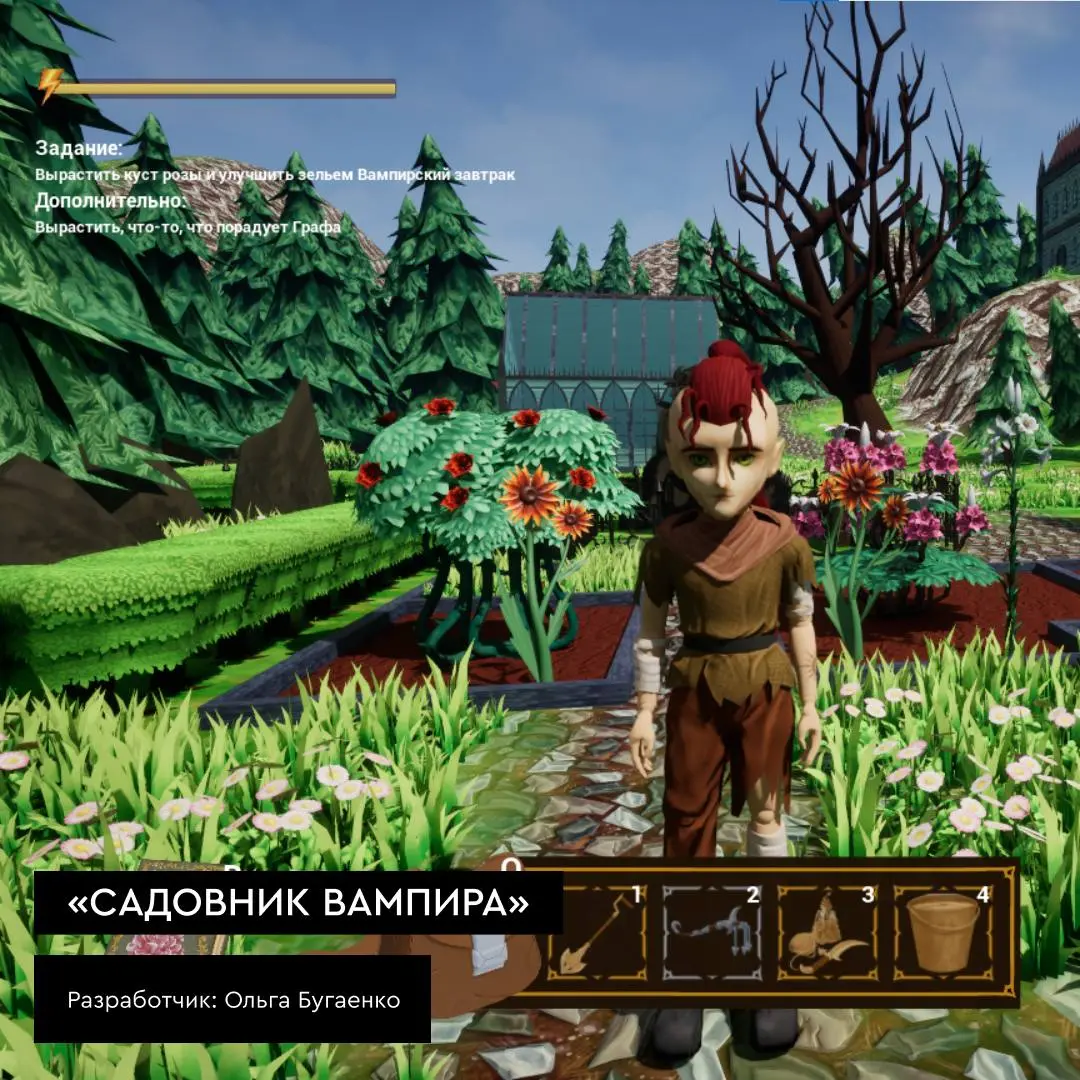Equip the wooden bucket from the hotbar
This screenshot has width=1080, height=1080.
[x=942, y=932]
